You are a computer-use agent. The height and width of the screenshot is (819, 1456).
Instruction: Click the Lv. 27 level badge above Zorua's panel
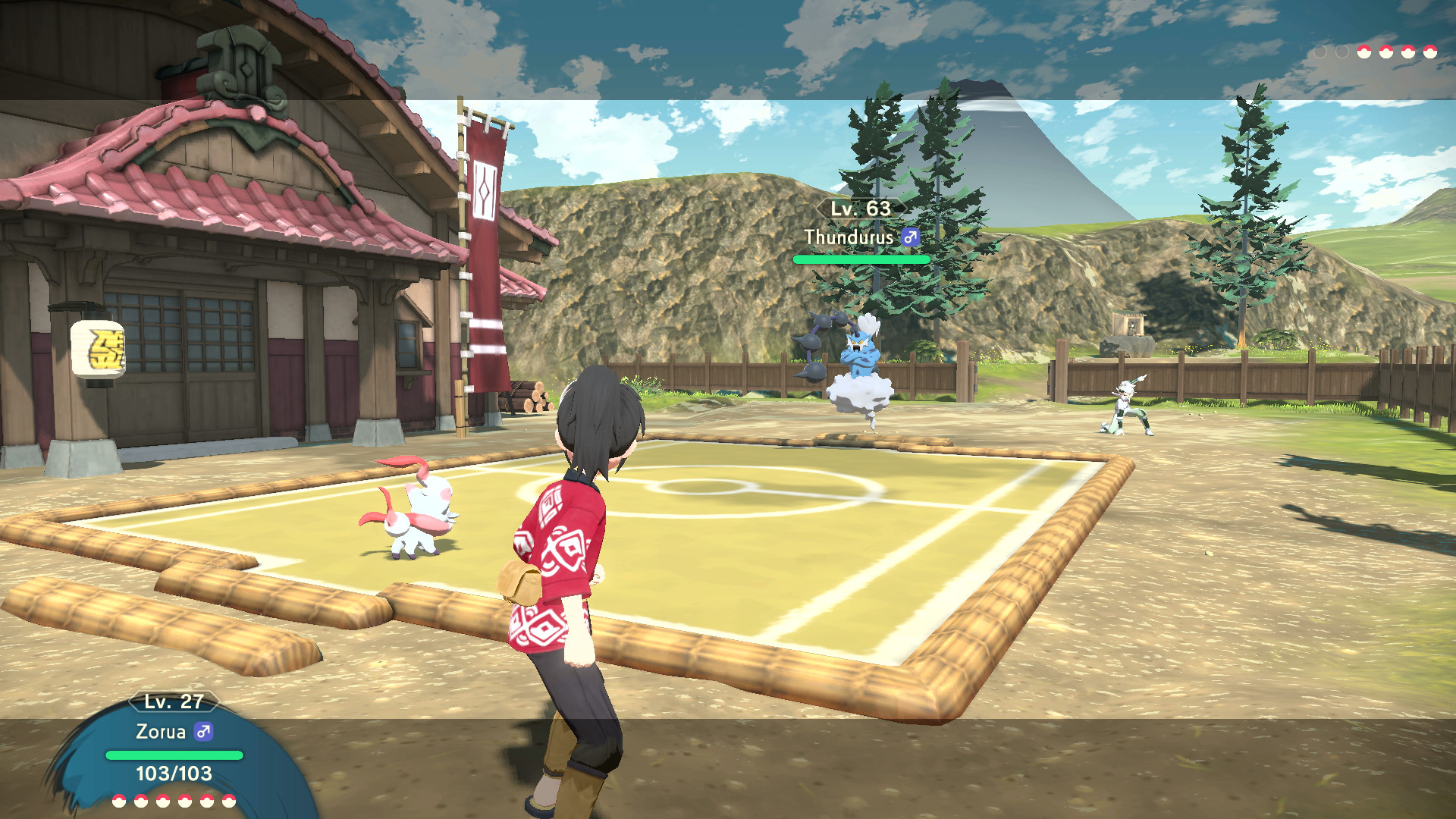[174, 702]
